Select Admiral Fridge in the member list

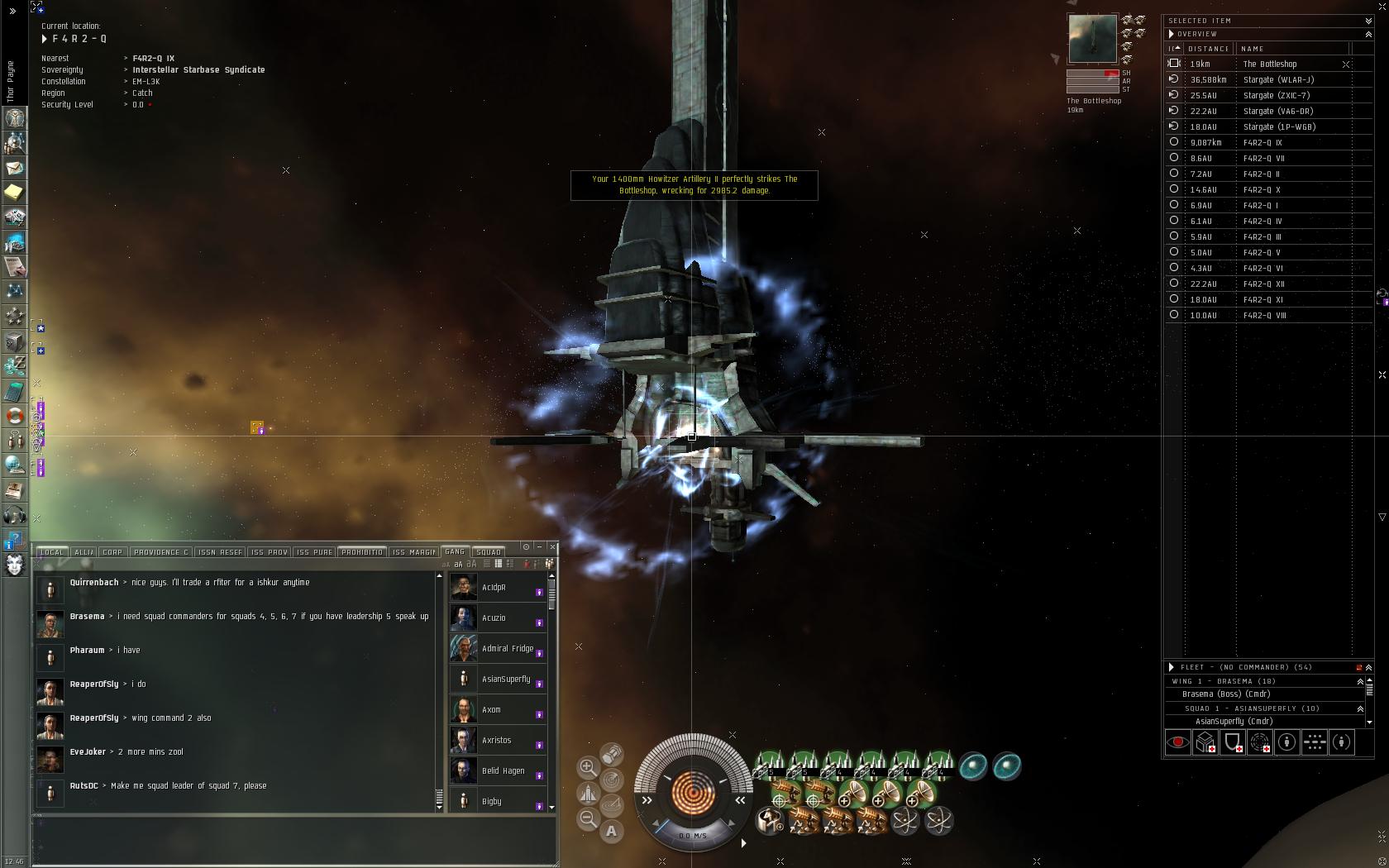pos(507,649)
